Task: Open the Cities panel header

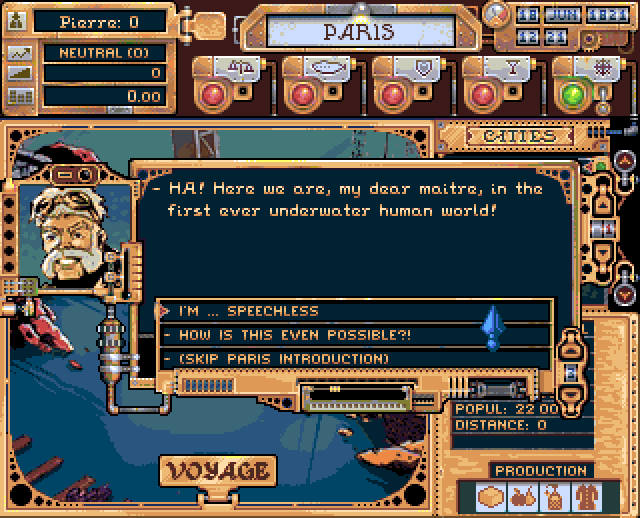Action: [520, 136]
